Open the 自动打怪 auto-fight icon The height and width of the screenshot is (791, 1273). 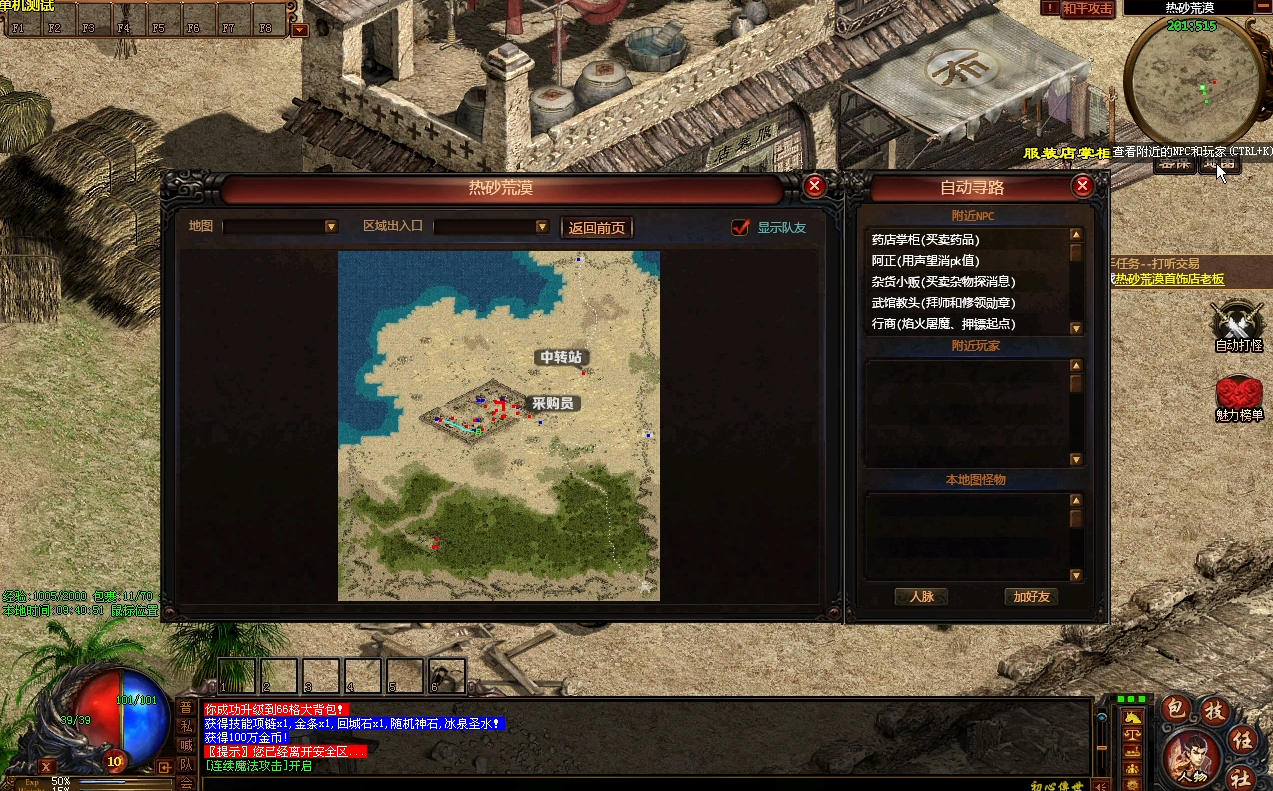[1238, 325]
